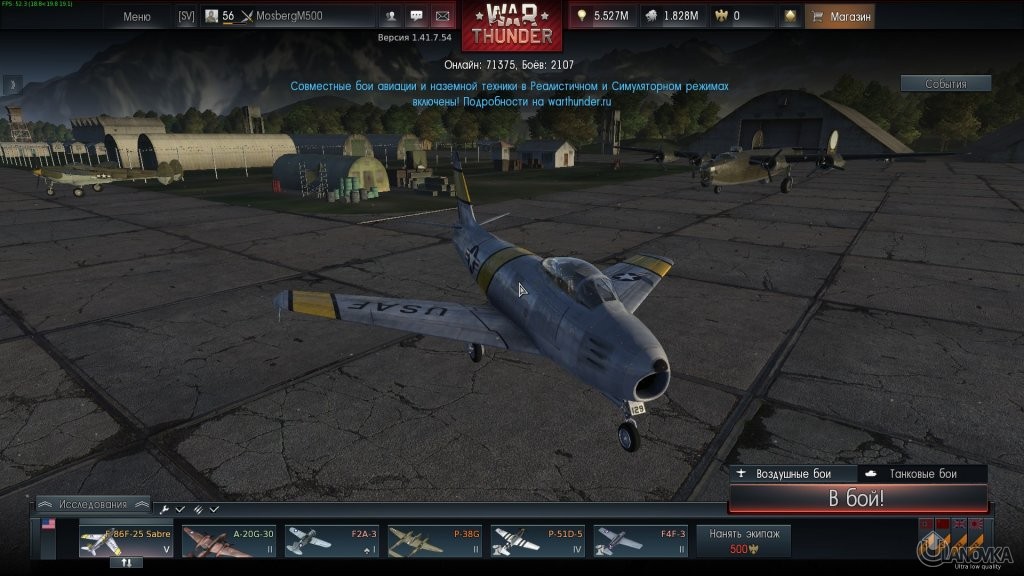1024x576 pixels.
Task: Select the P-51D-5 aircraft slot
Action: [538, 541]
